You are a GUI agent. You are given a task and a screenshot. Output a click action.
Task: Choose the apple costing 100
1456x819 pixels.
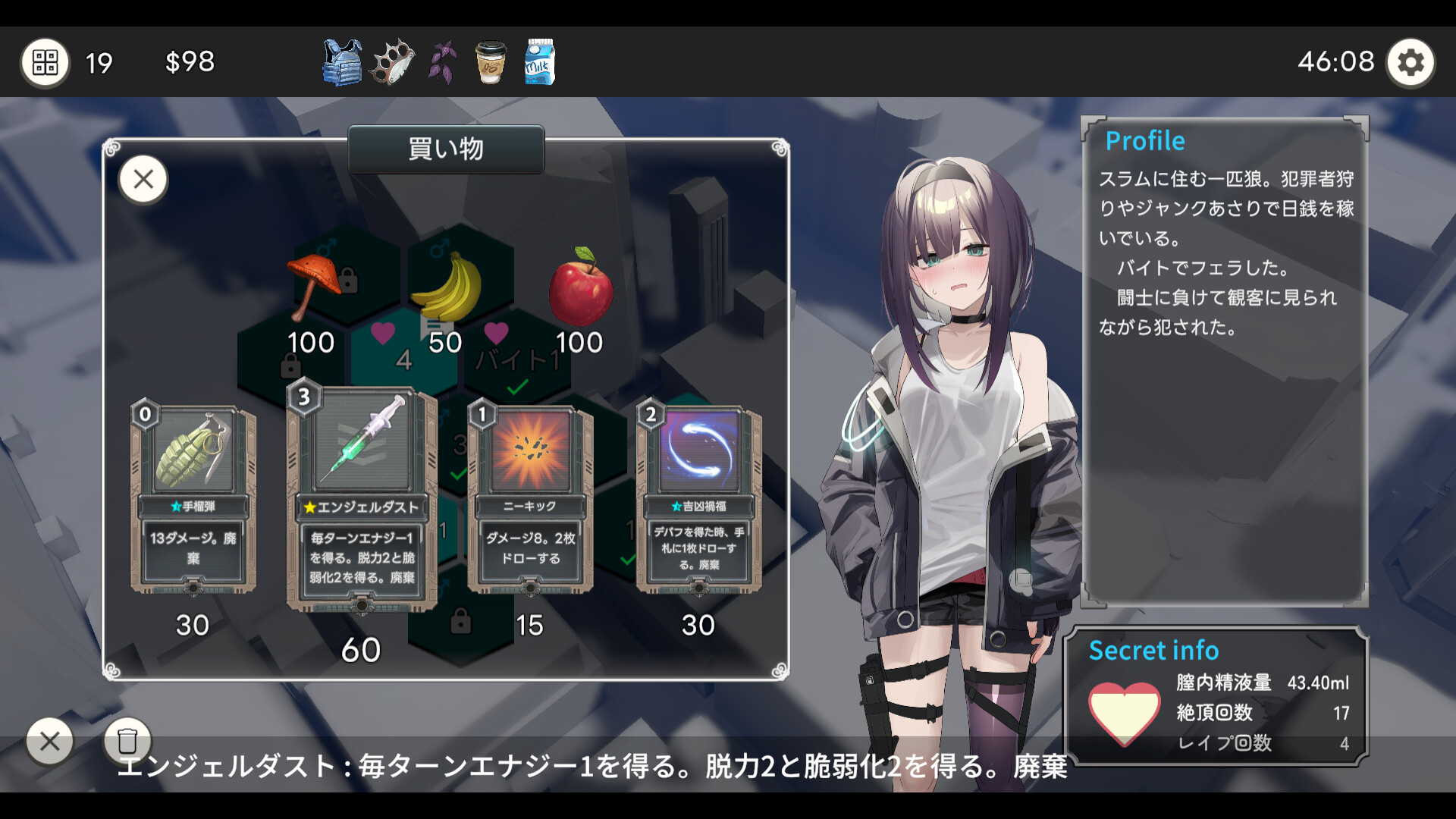click(x=579, y=288)
